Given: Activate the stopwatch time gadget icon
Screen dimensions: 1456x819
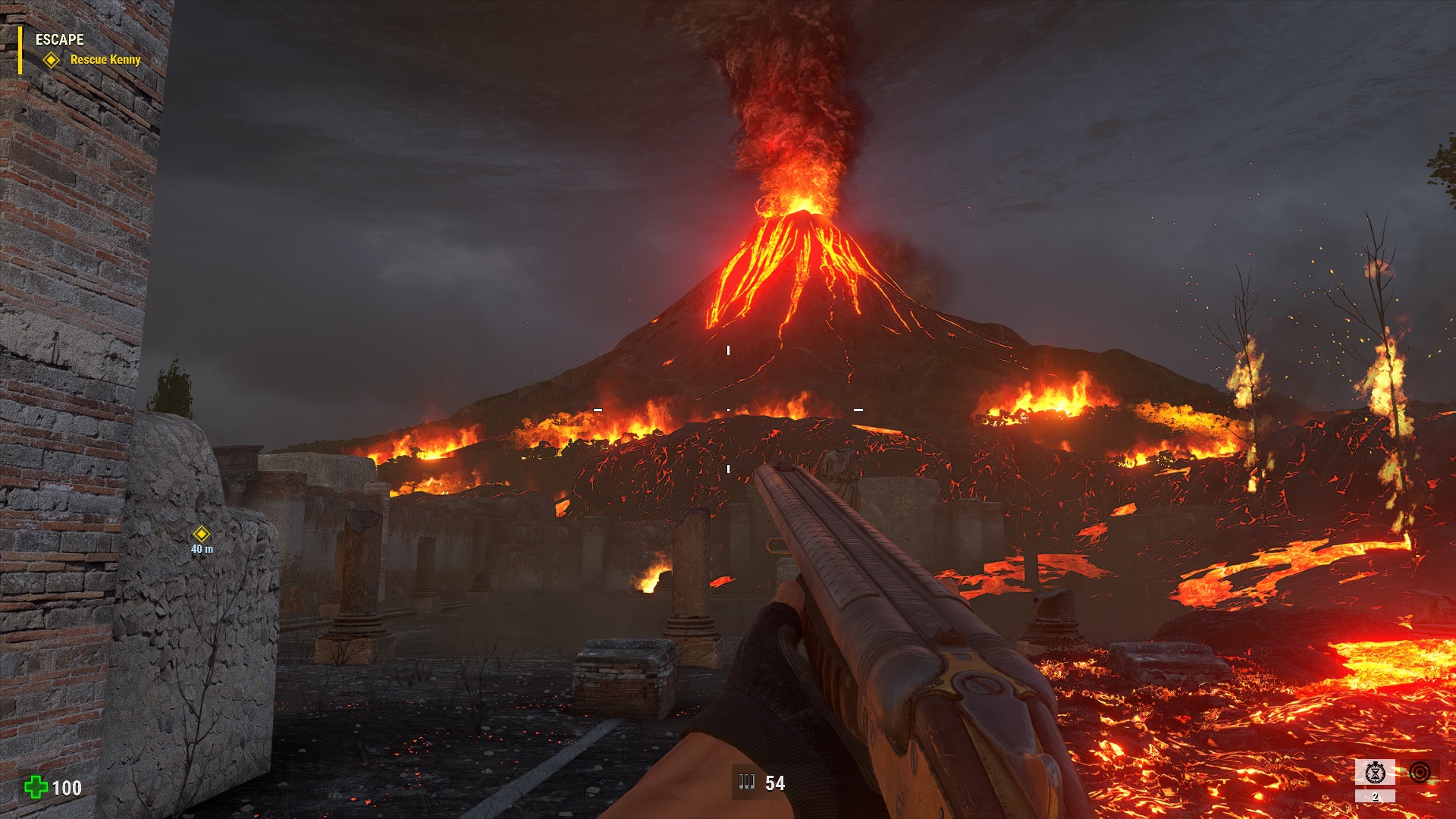Looking at the screenshot, I should coord(1375,773).
